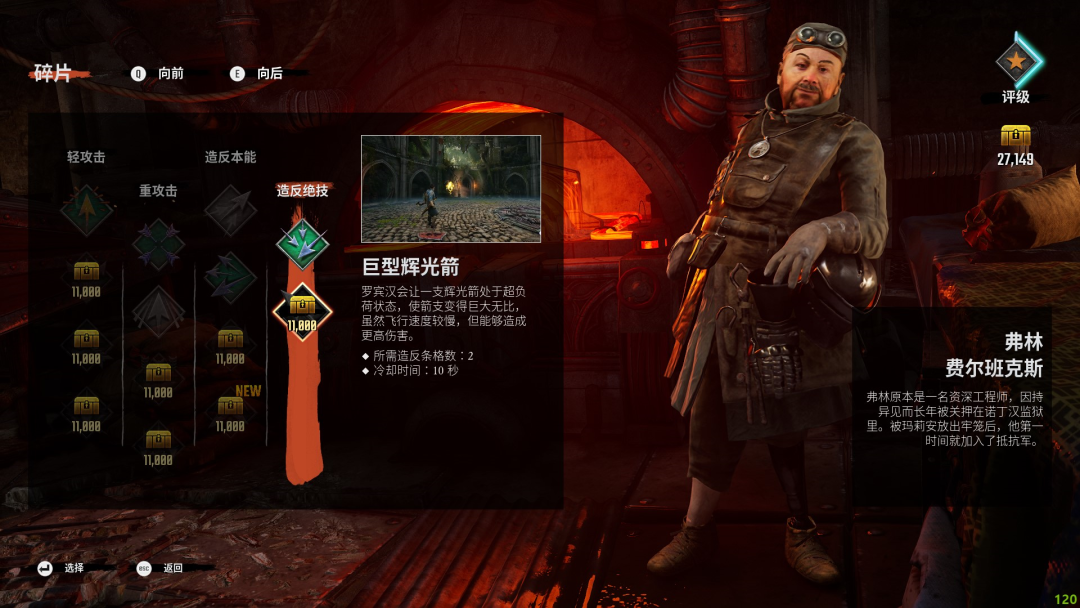Viewport: 1080px width, 608px height.
Task: Select the green multi-arrow 造反本能 skill
Action: coord(230,277)
